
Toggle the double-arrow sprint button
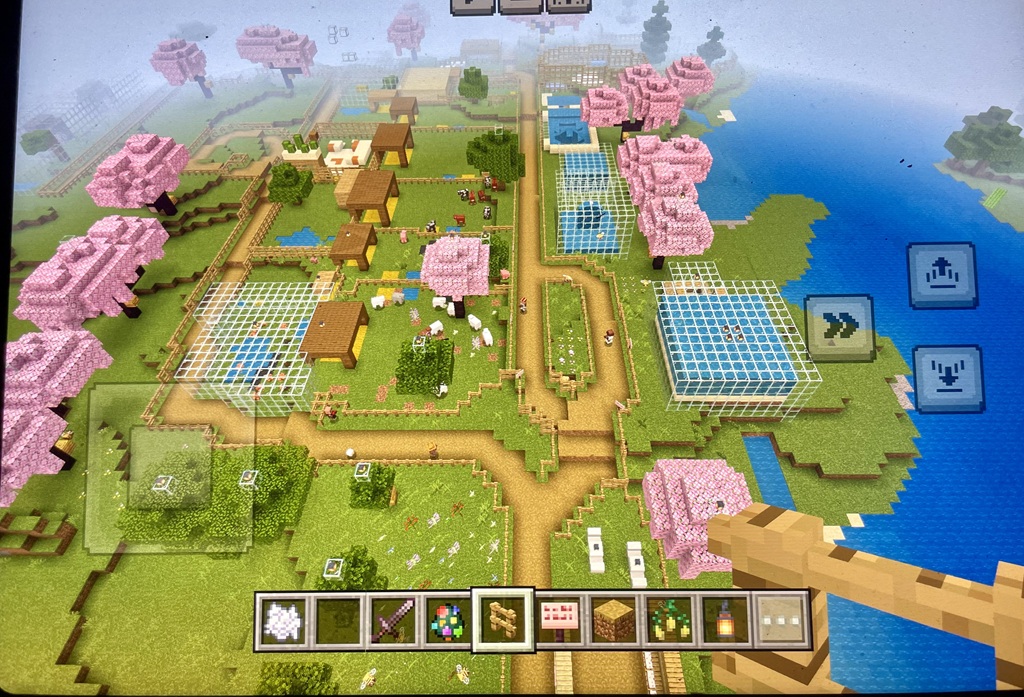point(839,327)
